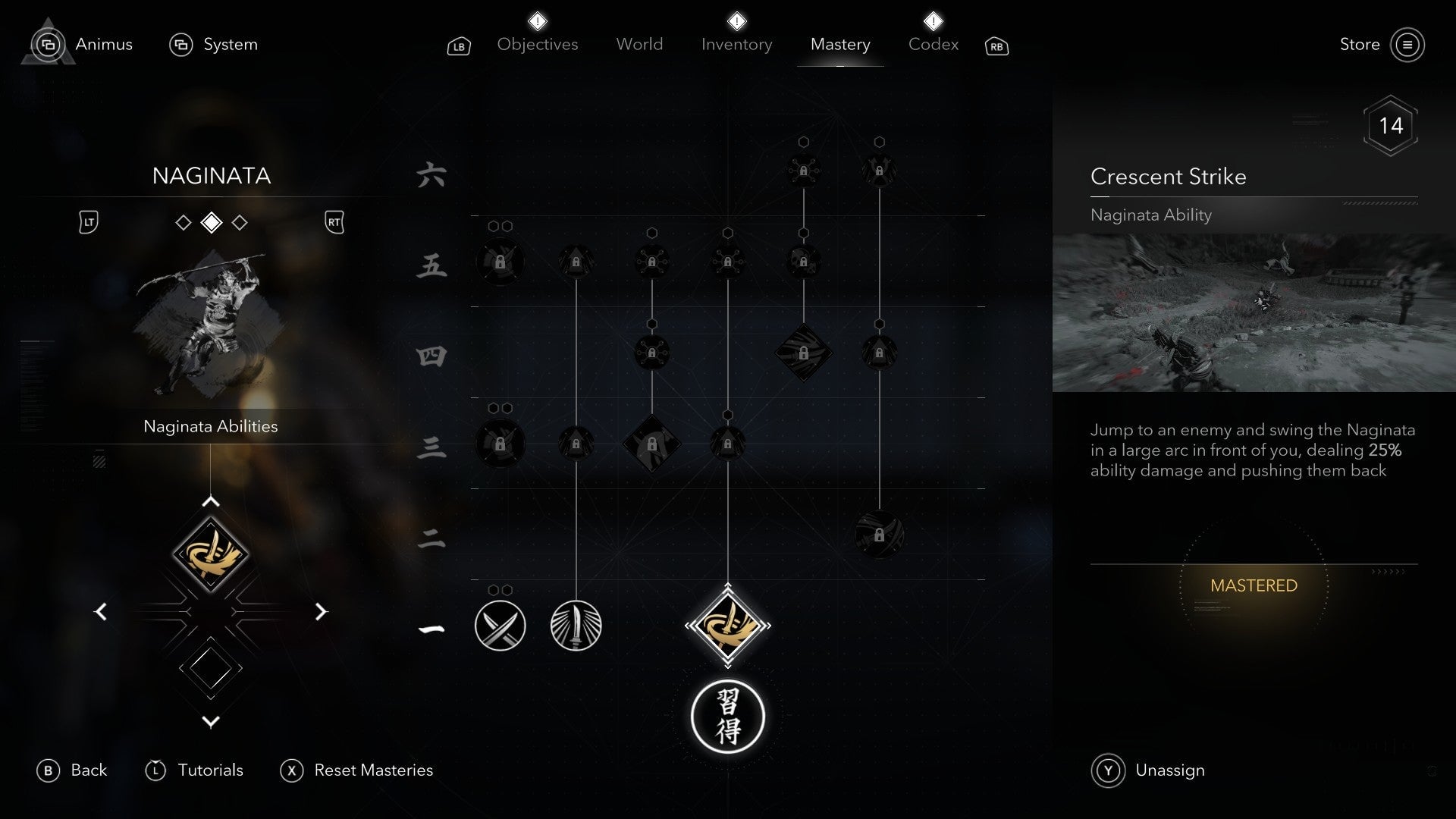This screenshot has height=819, width=1456.
Task: Click Reset Masteries
Action: pyautogui.click(x=356, y=770)
